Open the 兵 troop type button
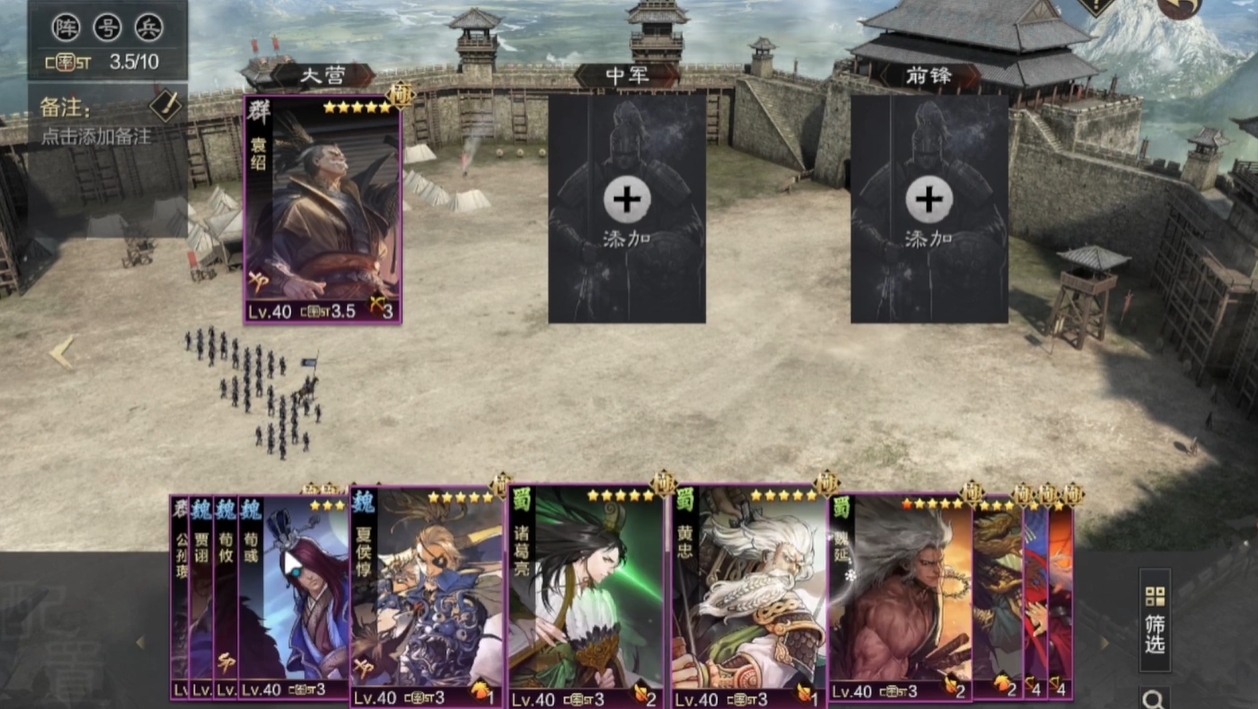The height and width of the screenshot is (709, 1258). coord(148,27)
